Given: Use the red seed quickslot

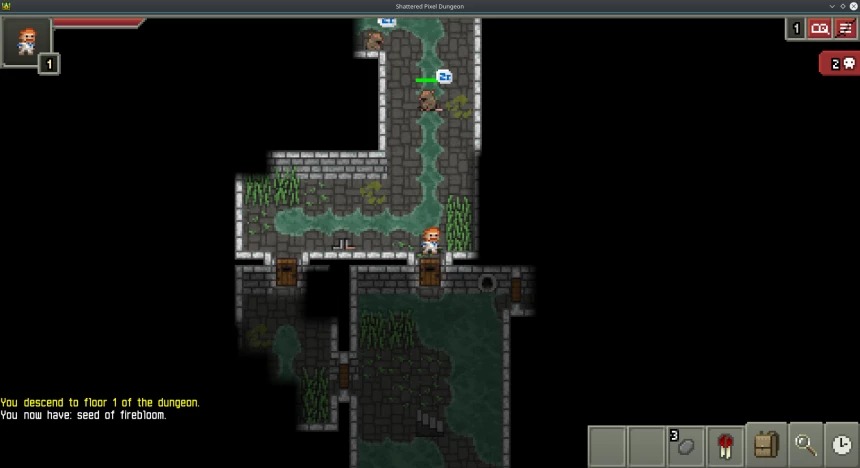Looking at the screenshot, I should pos(724,445).
